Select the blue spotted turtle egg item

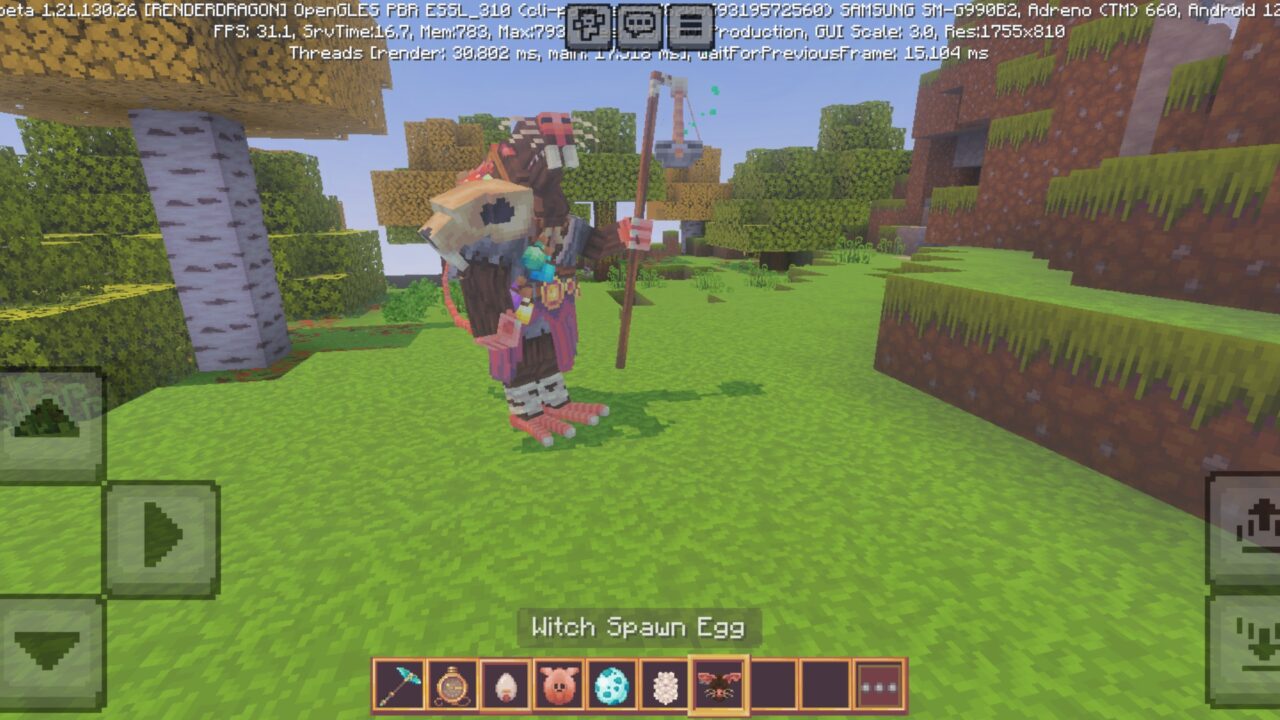609,686
